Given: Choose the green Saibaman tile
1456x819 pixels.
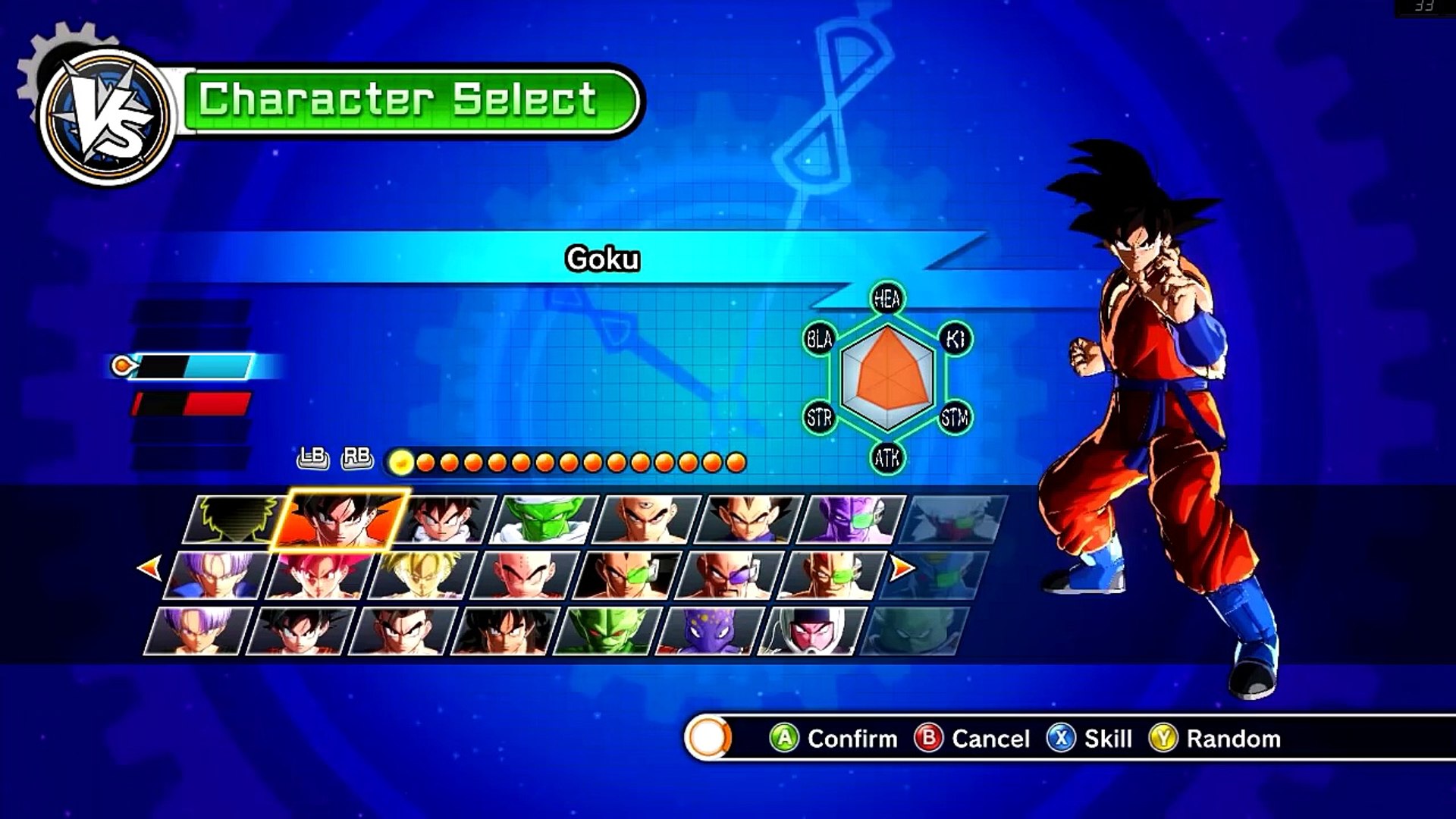Looking at the screenshot, I should tap(608, 631).
